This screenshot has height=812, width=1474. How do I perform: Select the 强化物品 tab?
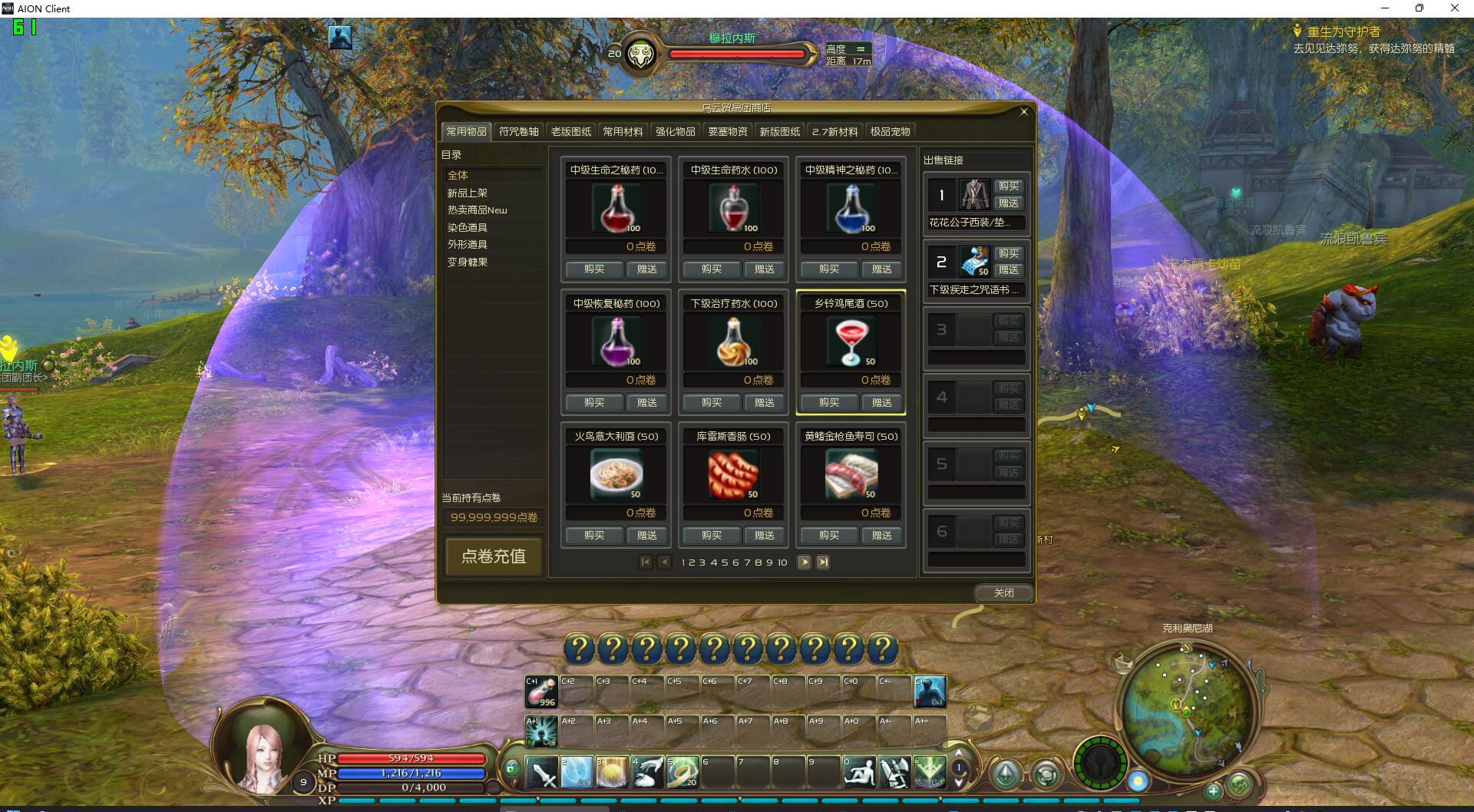tap(675, 131)
